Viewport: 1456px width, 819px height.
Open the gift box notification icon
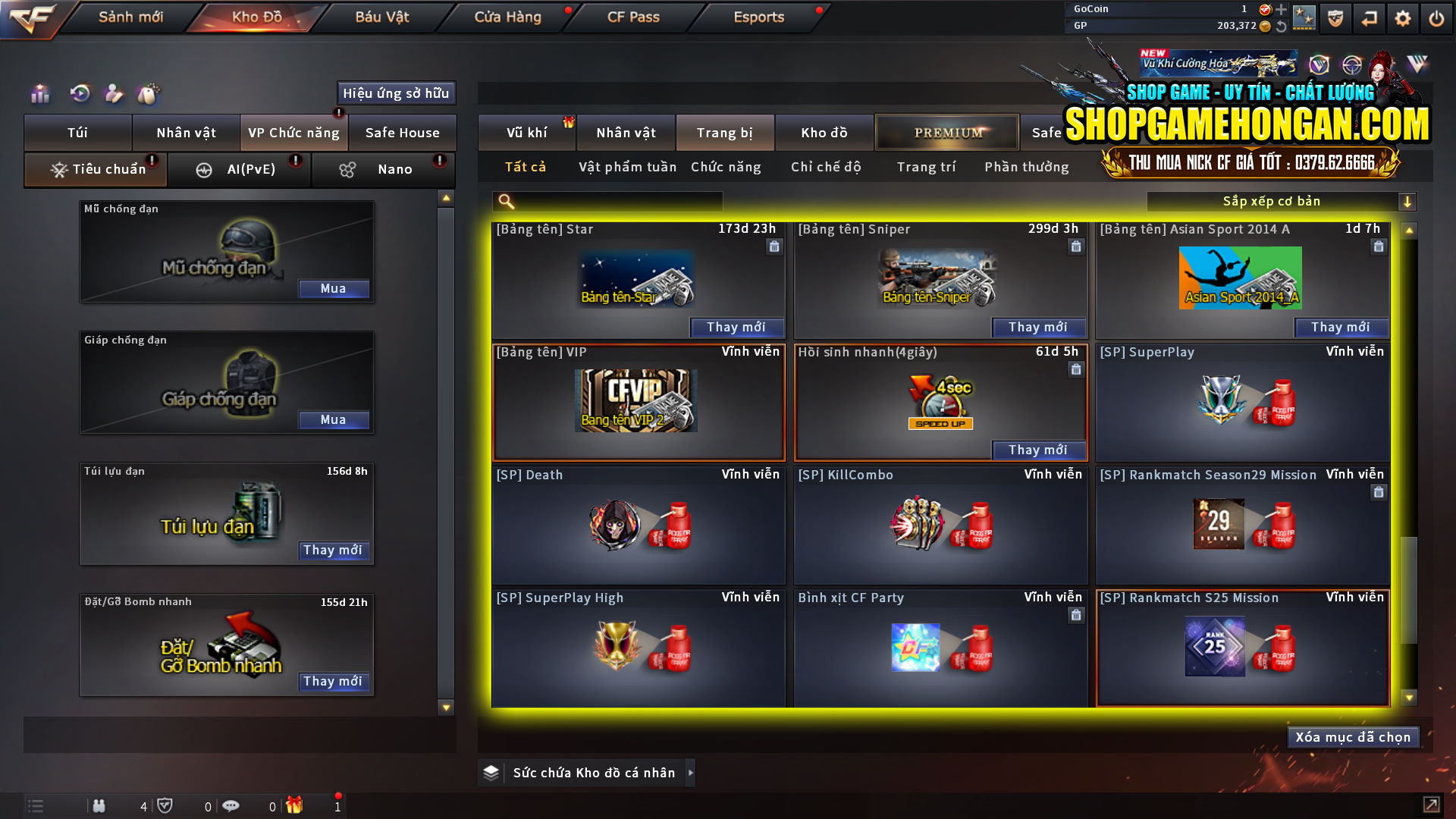296,805
